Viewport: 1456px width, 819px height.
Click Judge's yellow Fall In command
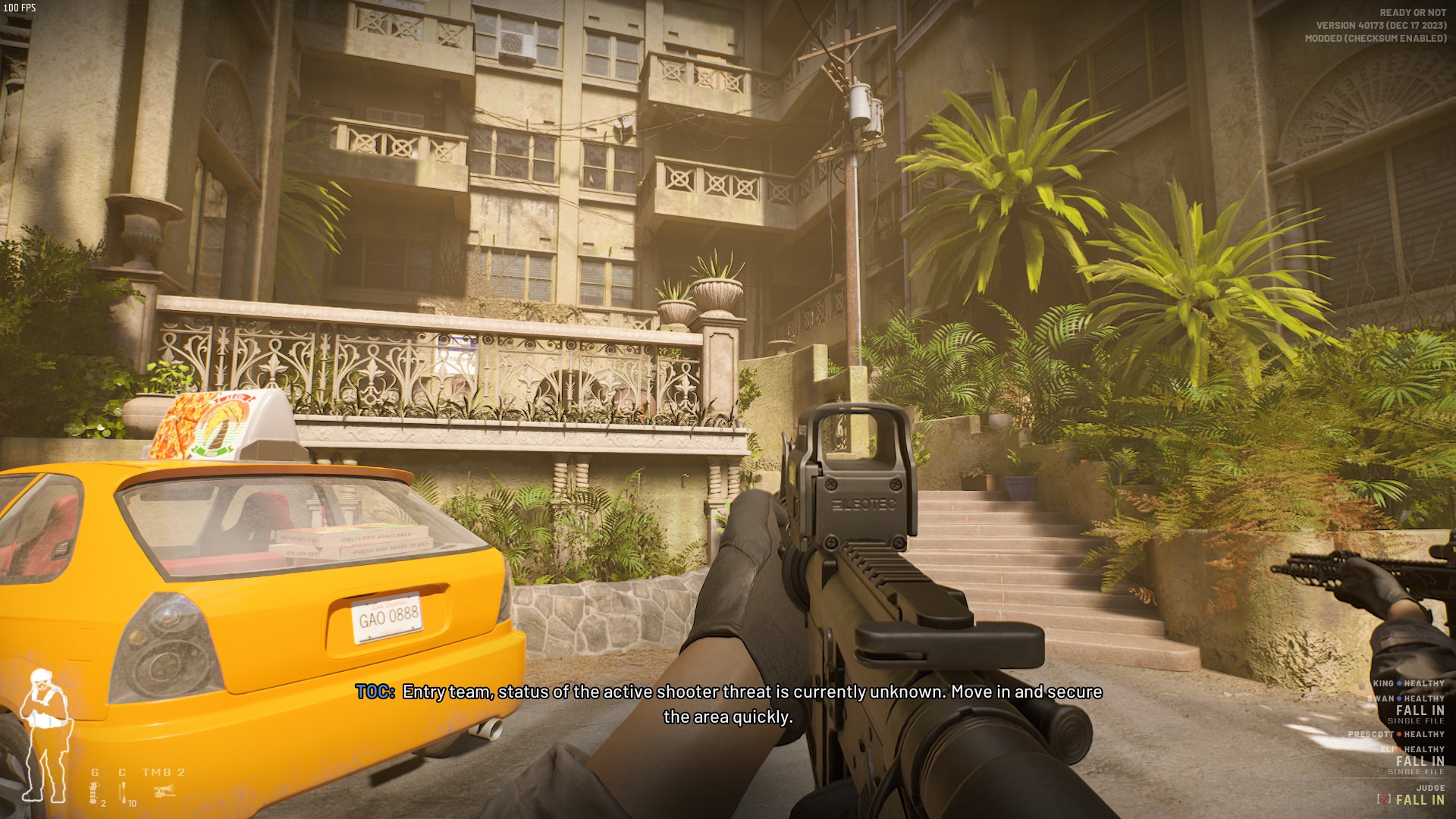click(1420, 799)
